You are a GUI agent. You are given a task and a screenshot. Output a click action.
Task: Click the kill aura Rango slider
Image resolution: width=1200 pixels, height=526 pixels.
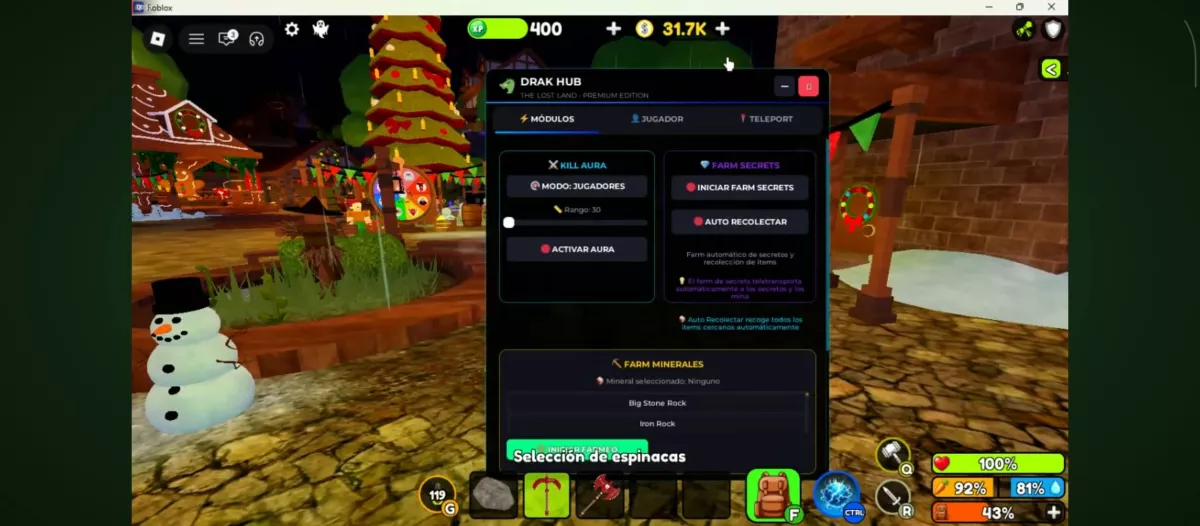(x=577, y=223)
